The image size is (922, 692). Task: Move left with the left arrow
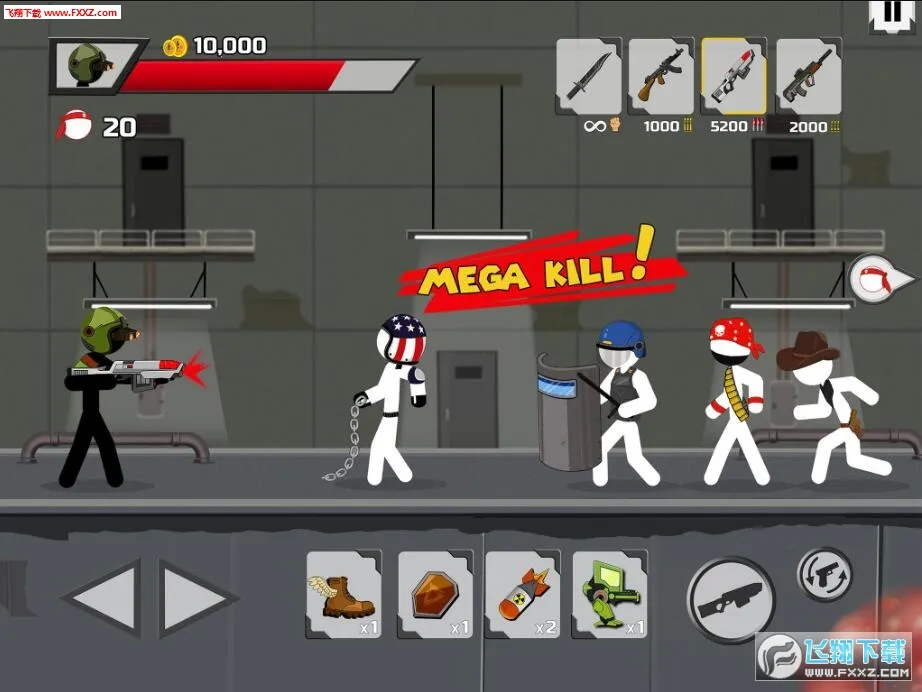(x=101, y=598)
